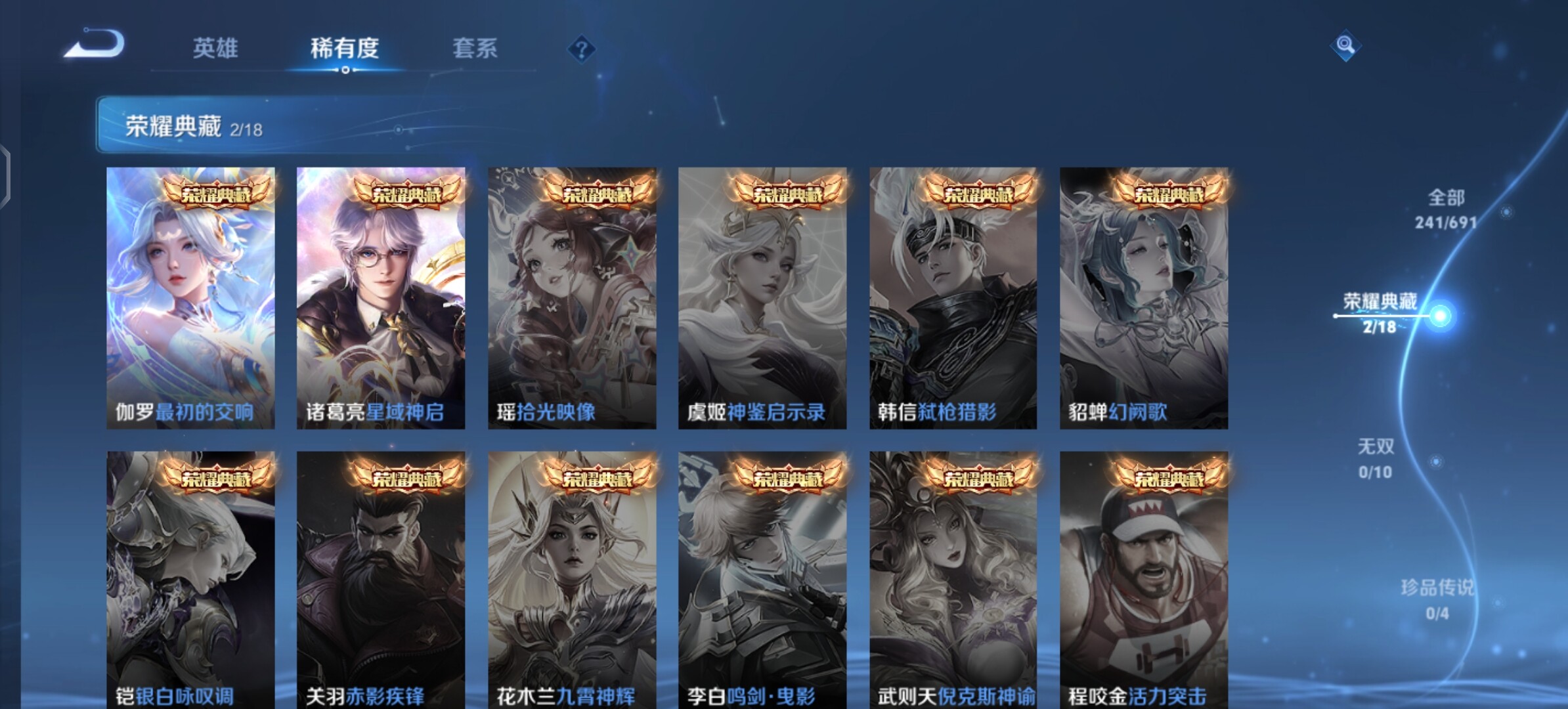Show help via the question mark icon
Screen dimensions: 1568x709
[582, 49]
